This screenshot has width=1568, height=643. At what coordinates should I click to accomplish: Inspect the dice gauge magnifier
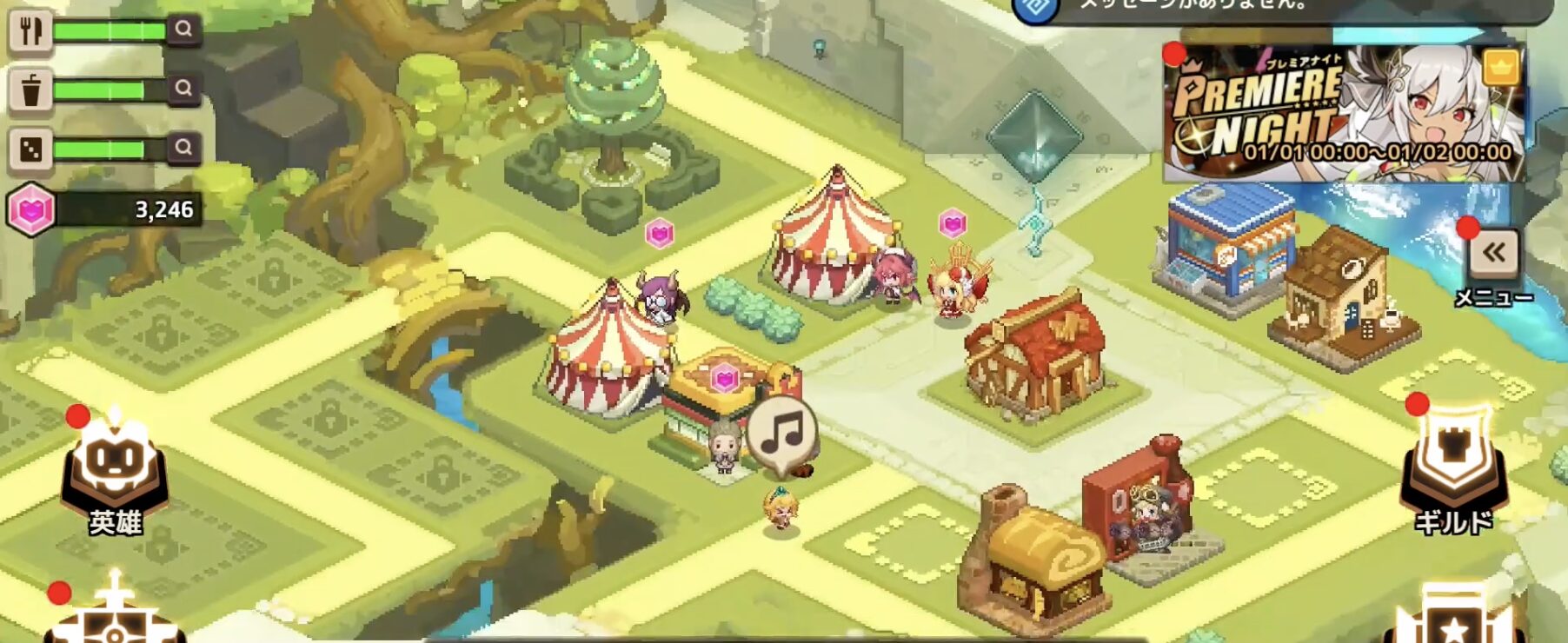coord(183,148)
